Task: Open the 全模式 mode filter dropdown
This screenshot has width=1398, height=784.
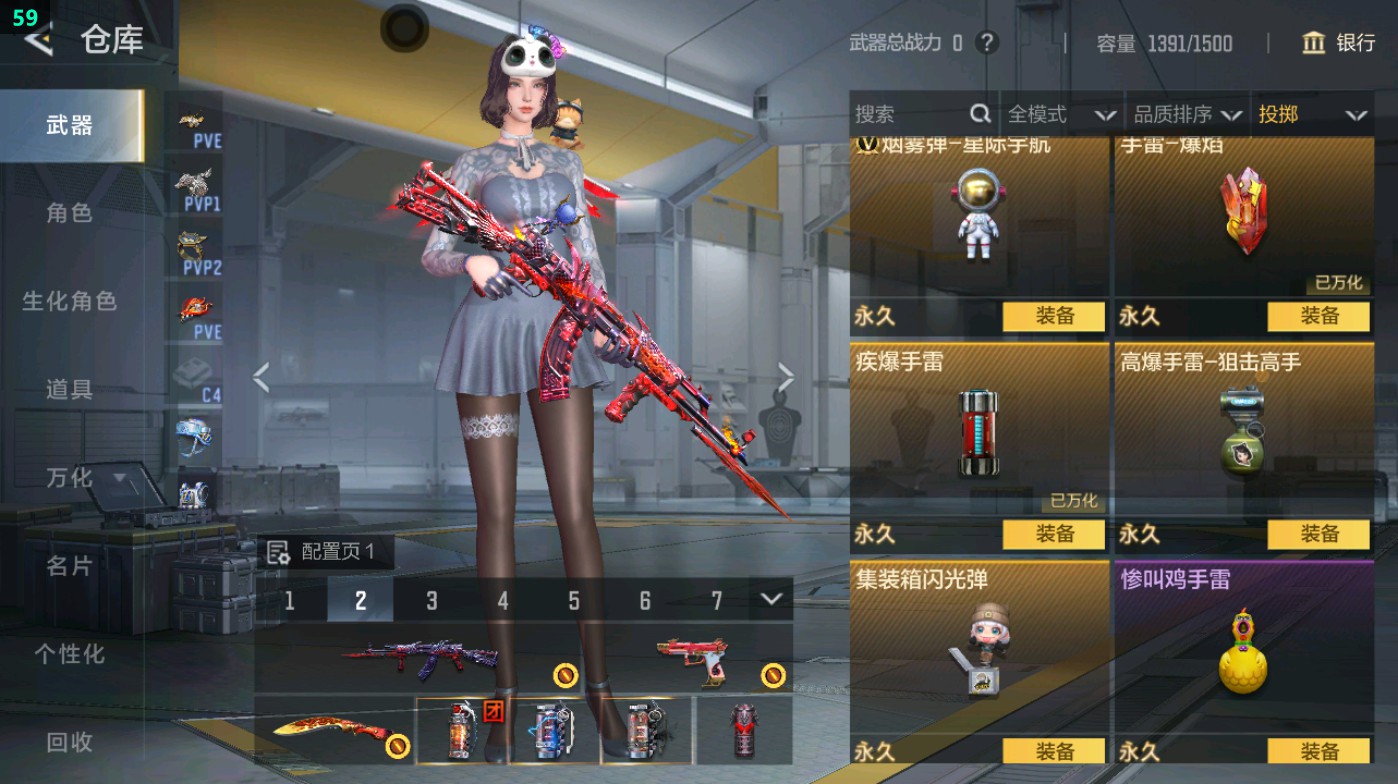Action: pyautogui.click(x=1060, y=115)
